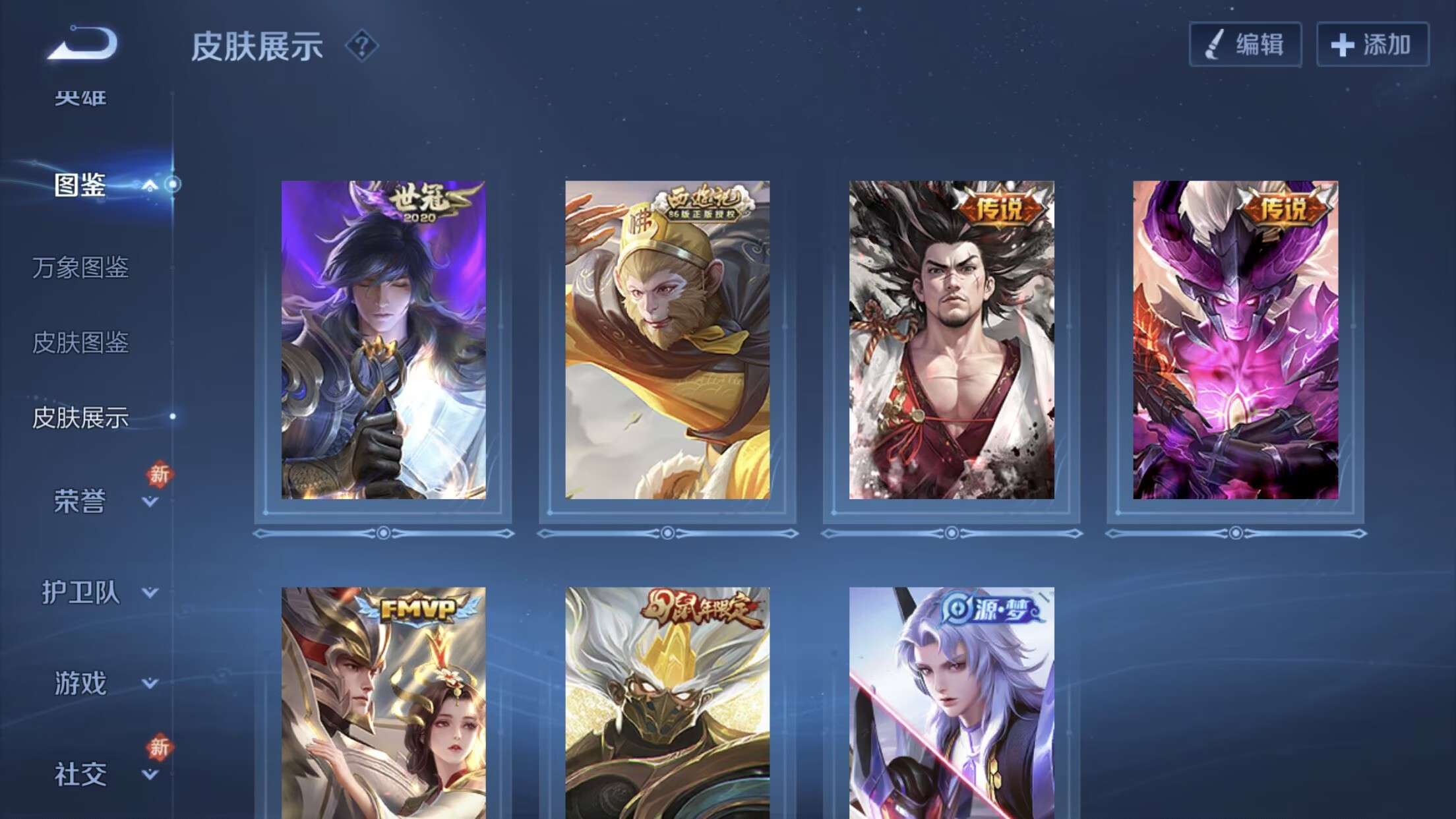Image resolution: width=1456 pixels, height=819 pixels.
Task: Select 皮肤展示 in the sidebar
Action: click(80, 418)
